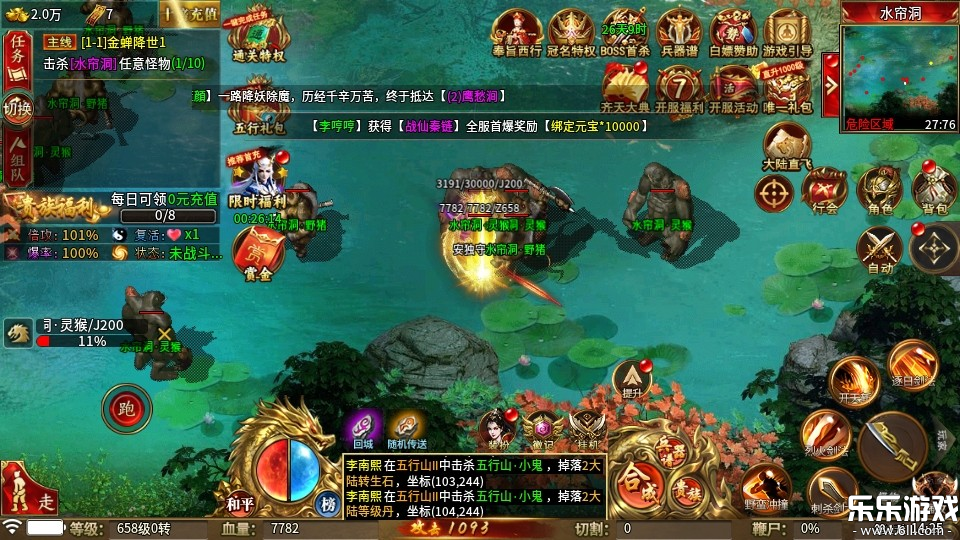Open the 兵器谱 weapon catalog
Viewport: 960px width, 540px height.
[679, 33]
